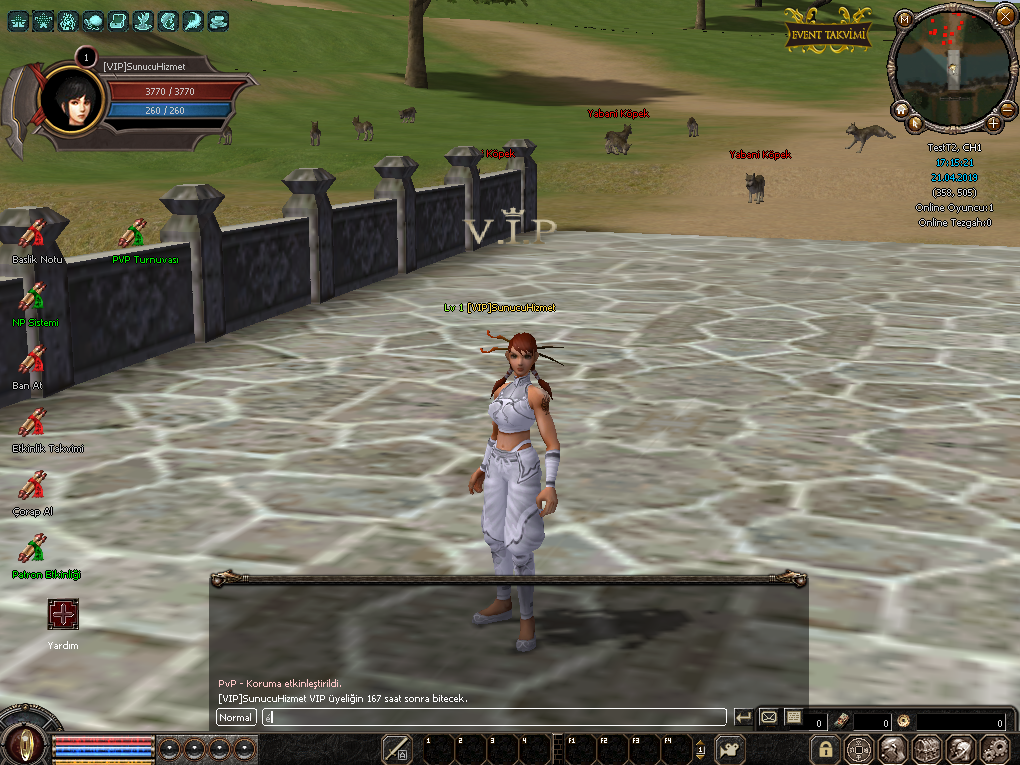Toggle the camera icon on bottom bar
This screenshot has height=765, width=1020.
[731, 748]
